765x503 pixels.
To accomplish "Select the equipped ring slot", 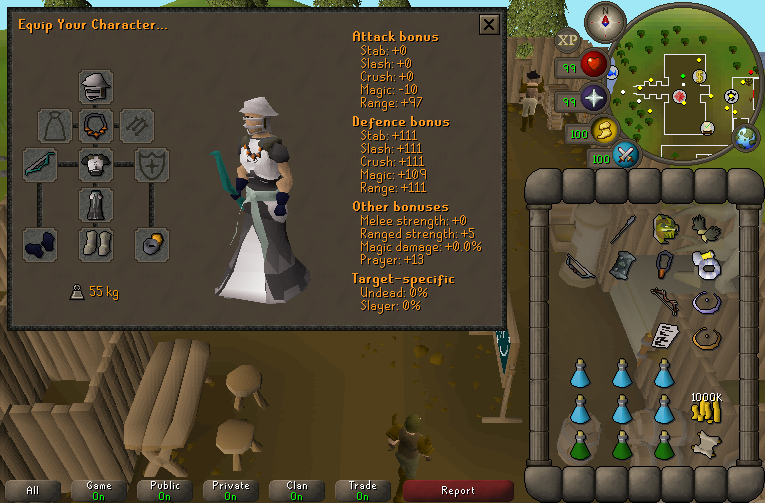I will point(152,243).
